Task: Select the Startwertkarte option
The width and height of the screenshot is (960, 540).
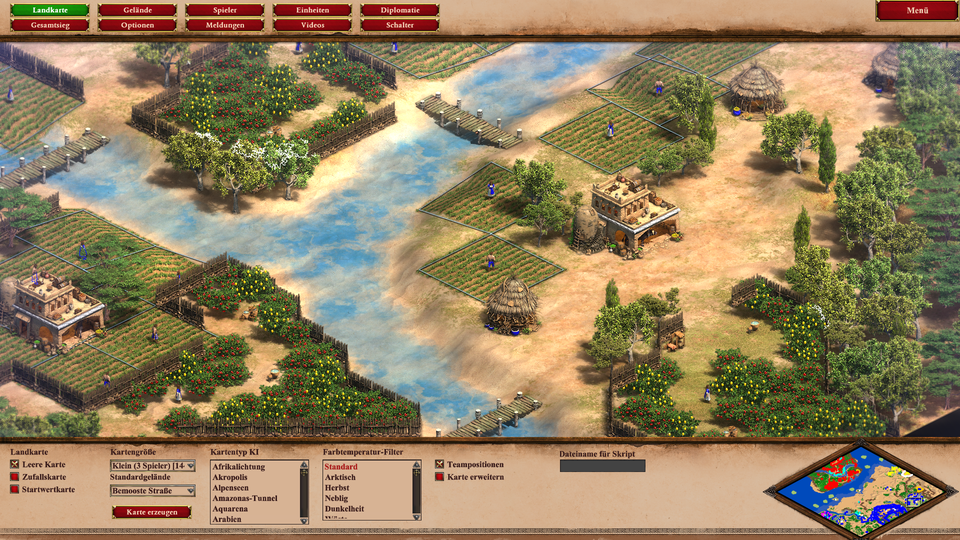Action: 14,489
